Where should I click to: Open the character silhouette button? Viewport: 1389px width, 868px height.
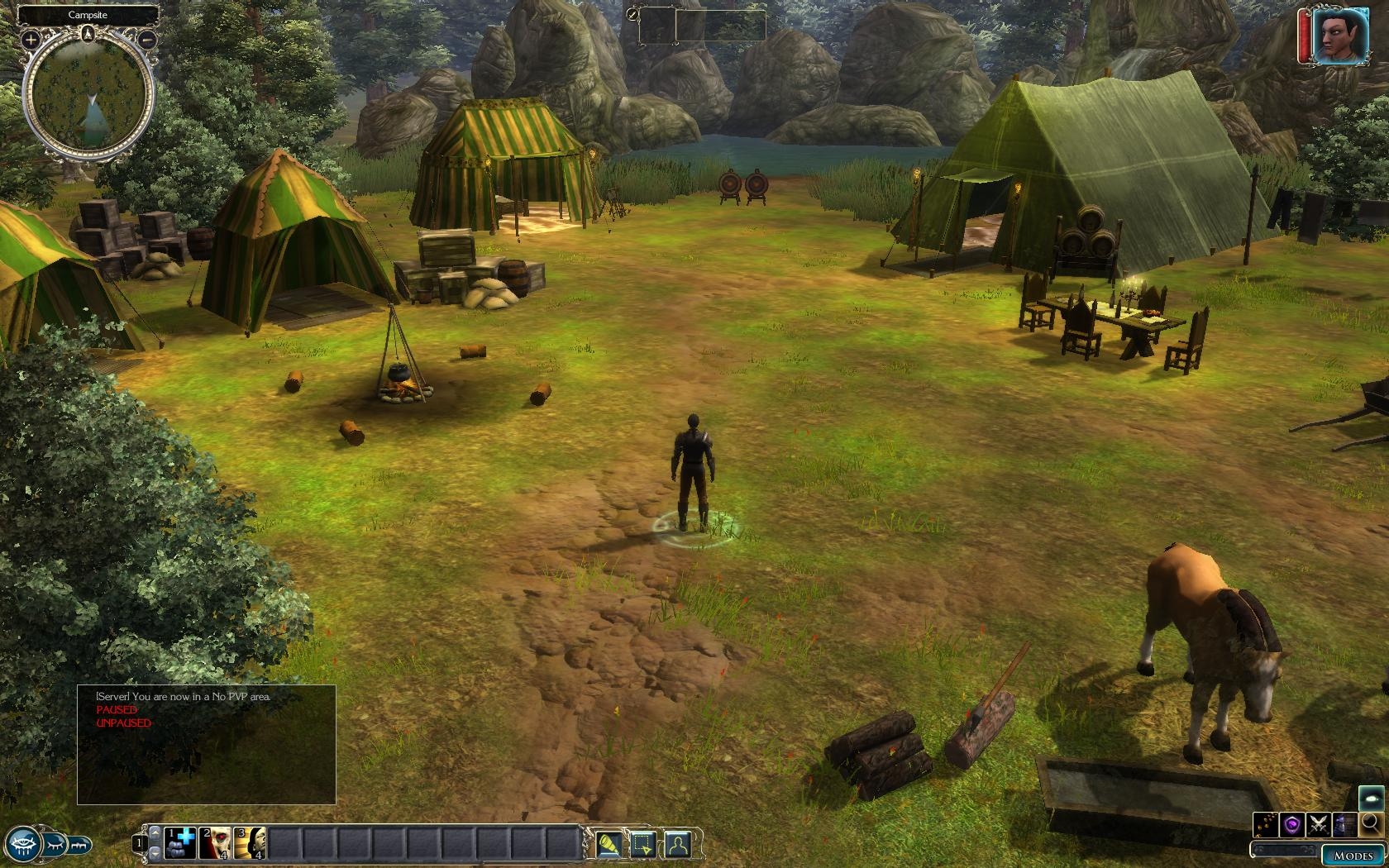click(677, 844)
